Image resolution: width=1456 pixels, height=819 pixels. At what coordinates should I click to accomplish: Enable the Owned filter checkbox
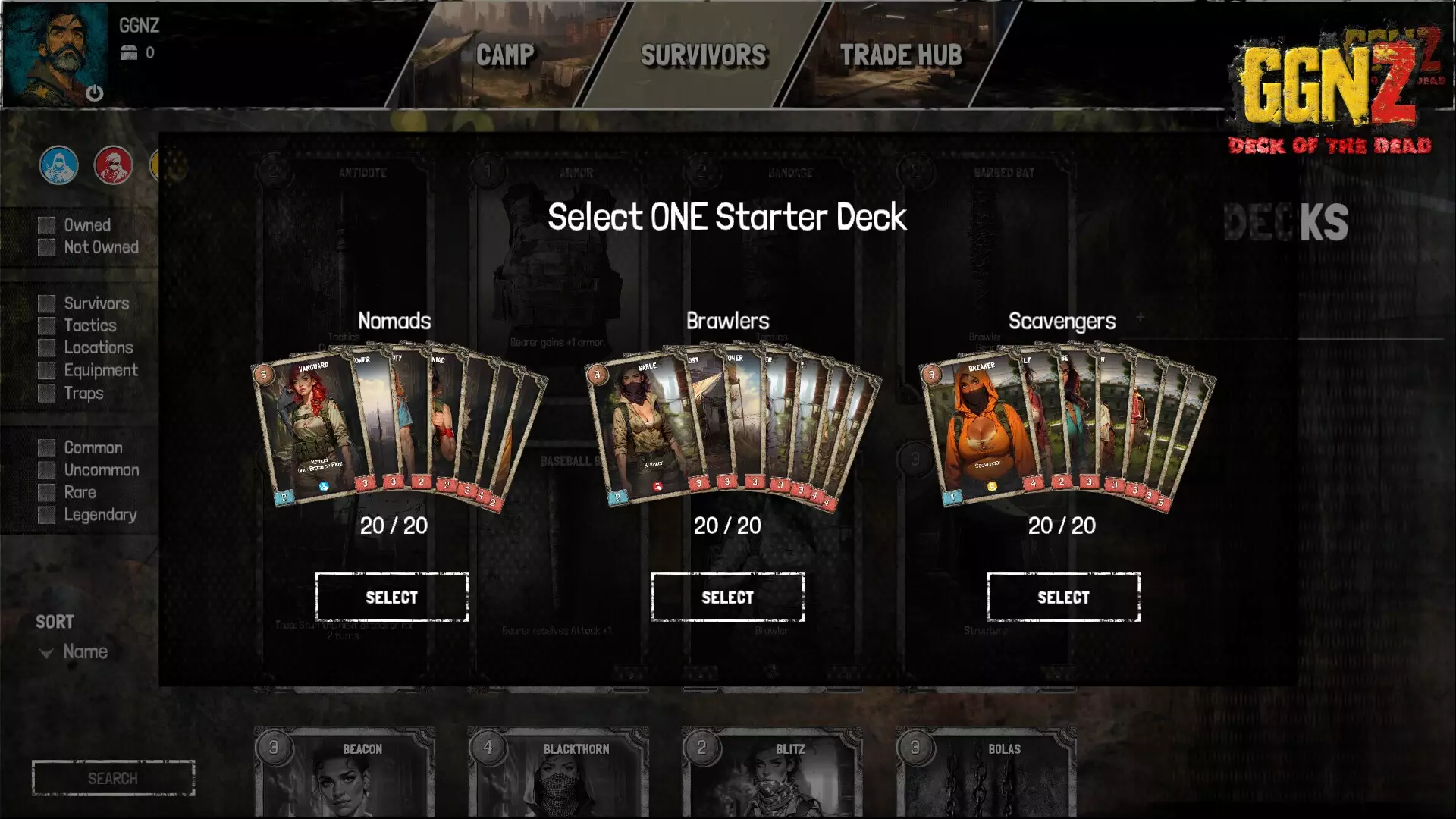[47, 224]
